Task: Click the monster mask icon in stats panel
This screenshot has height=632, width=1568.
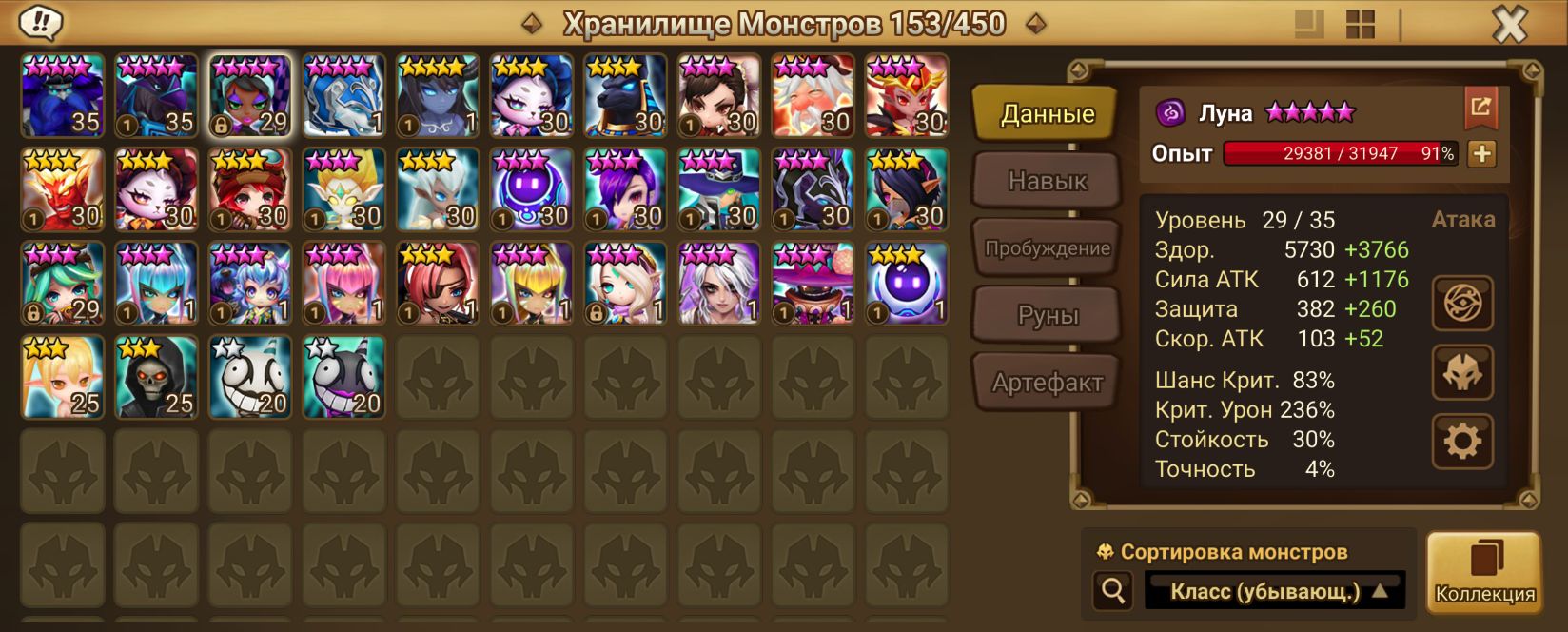Action: (1462, 372)
